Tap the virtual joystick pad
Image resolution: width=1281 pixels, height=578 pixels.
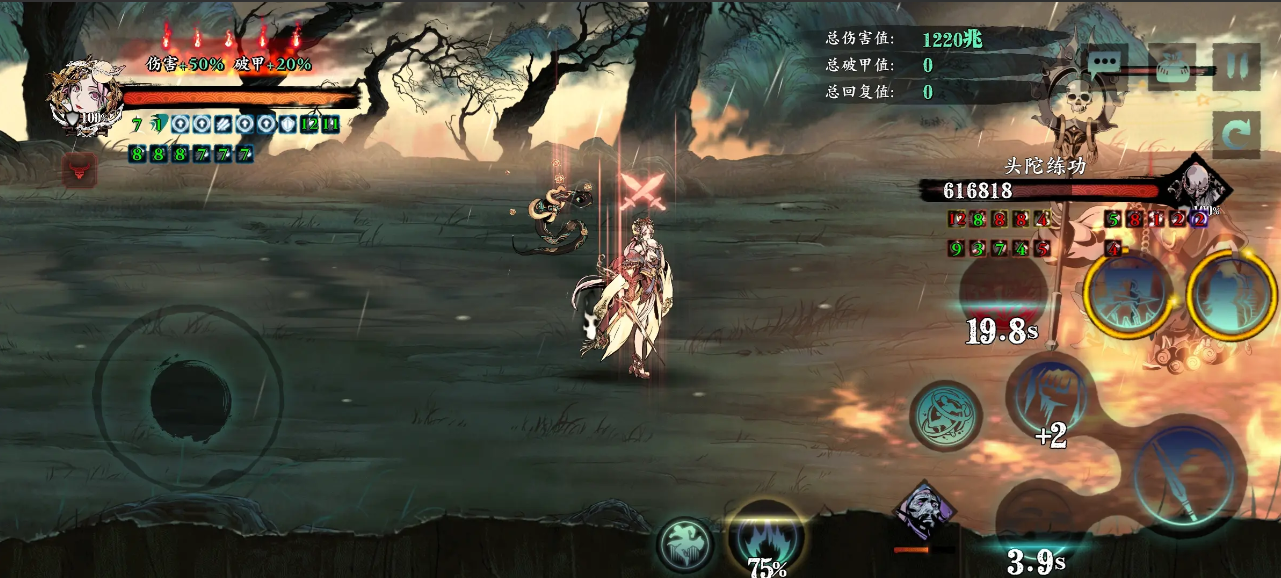(188, 399)
